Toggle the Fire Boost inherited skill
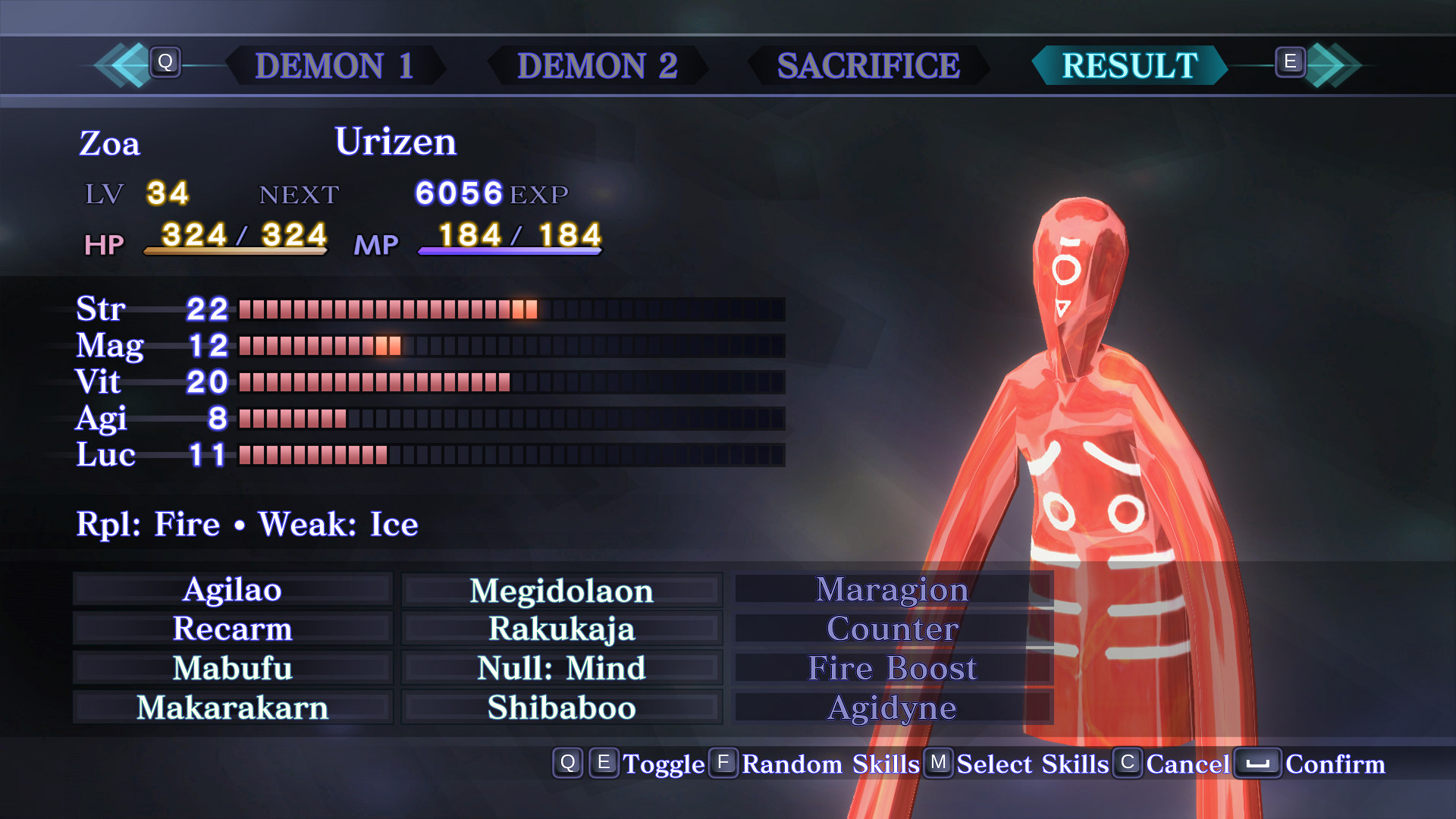 click(893, 668)
